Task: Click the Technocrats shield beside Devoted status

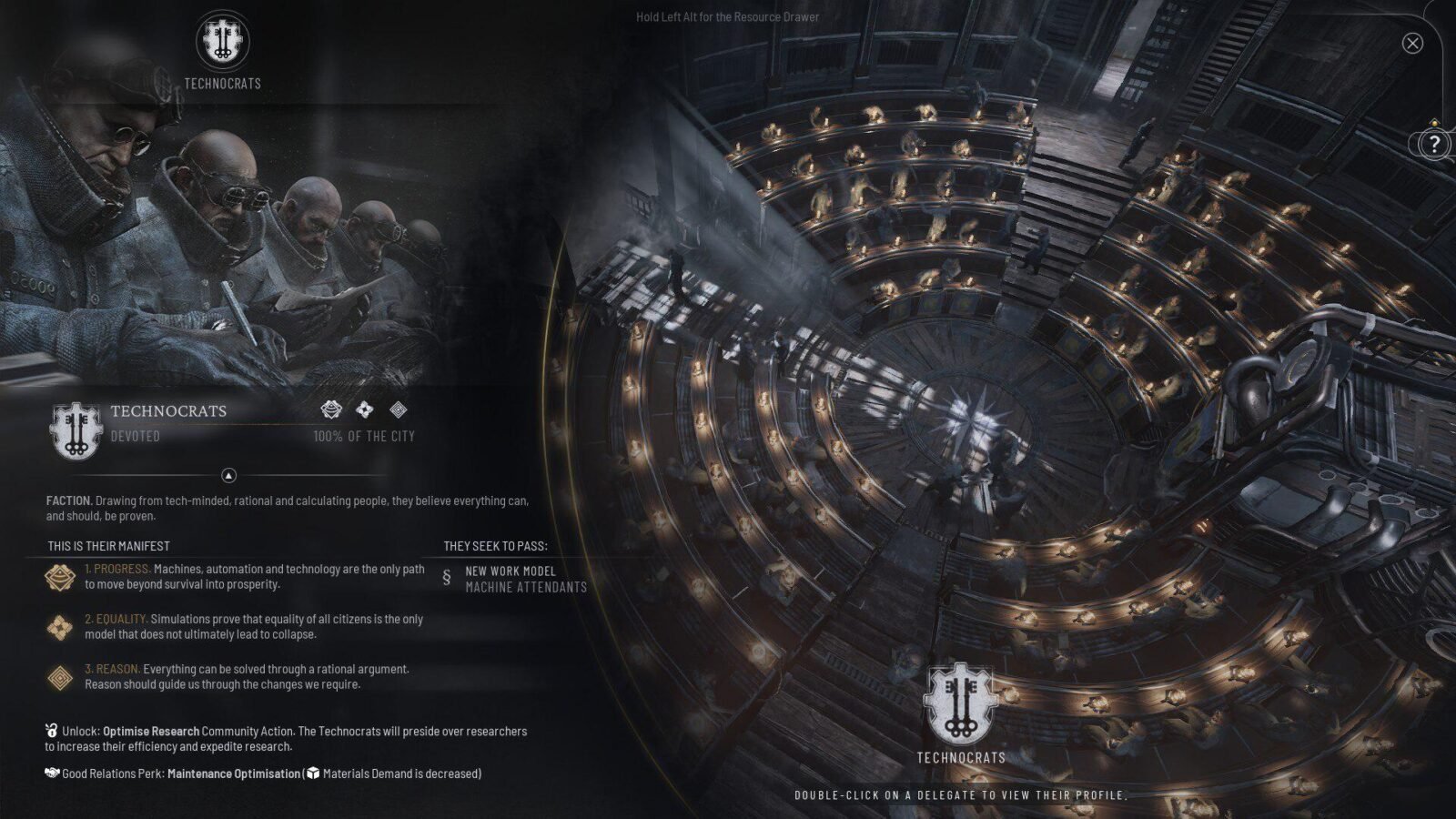Action: 76,430
